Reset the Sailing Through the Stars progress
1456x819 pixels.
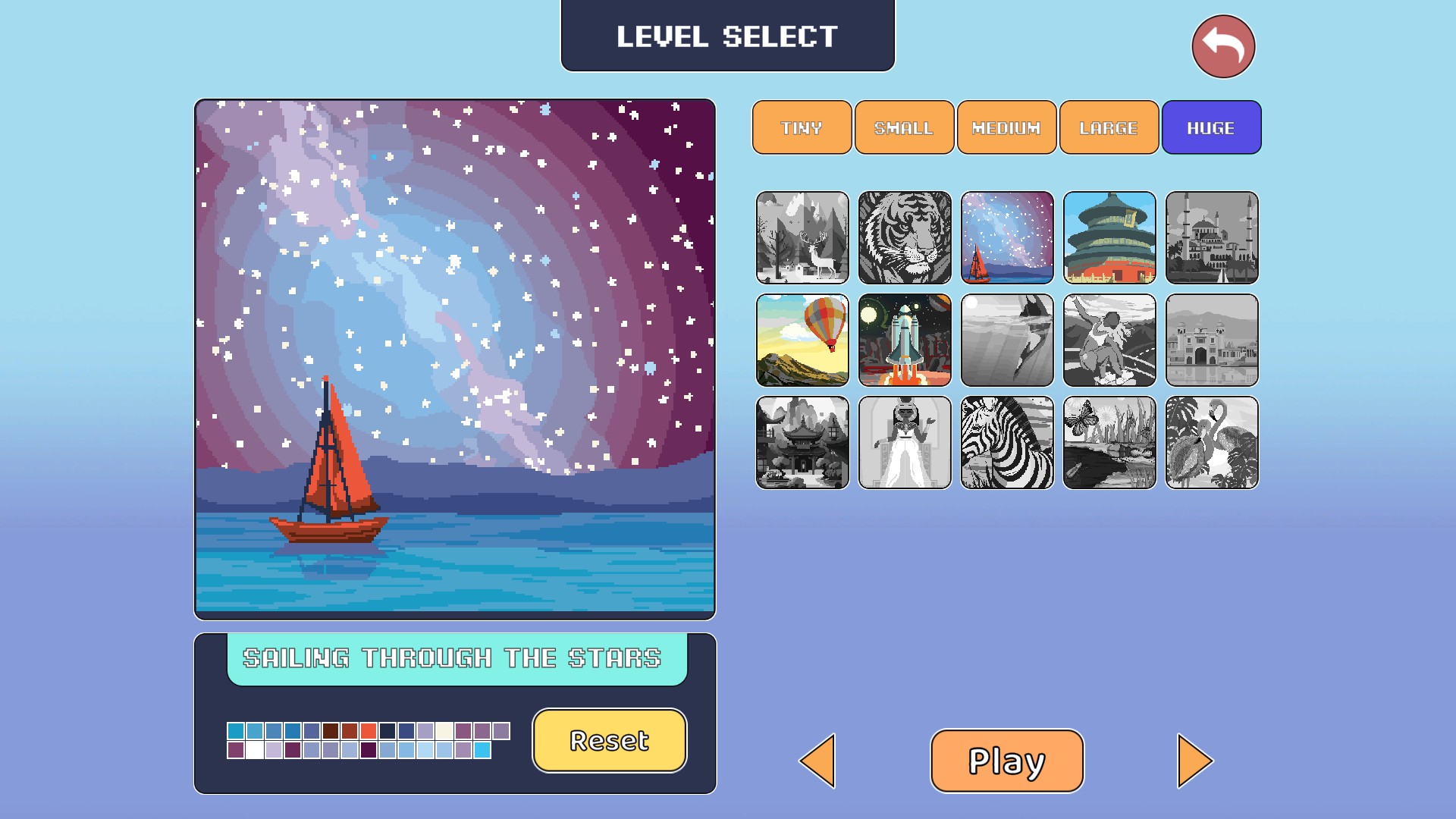(x=610, y=740)
